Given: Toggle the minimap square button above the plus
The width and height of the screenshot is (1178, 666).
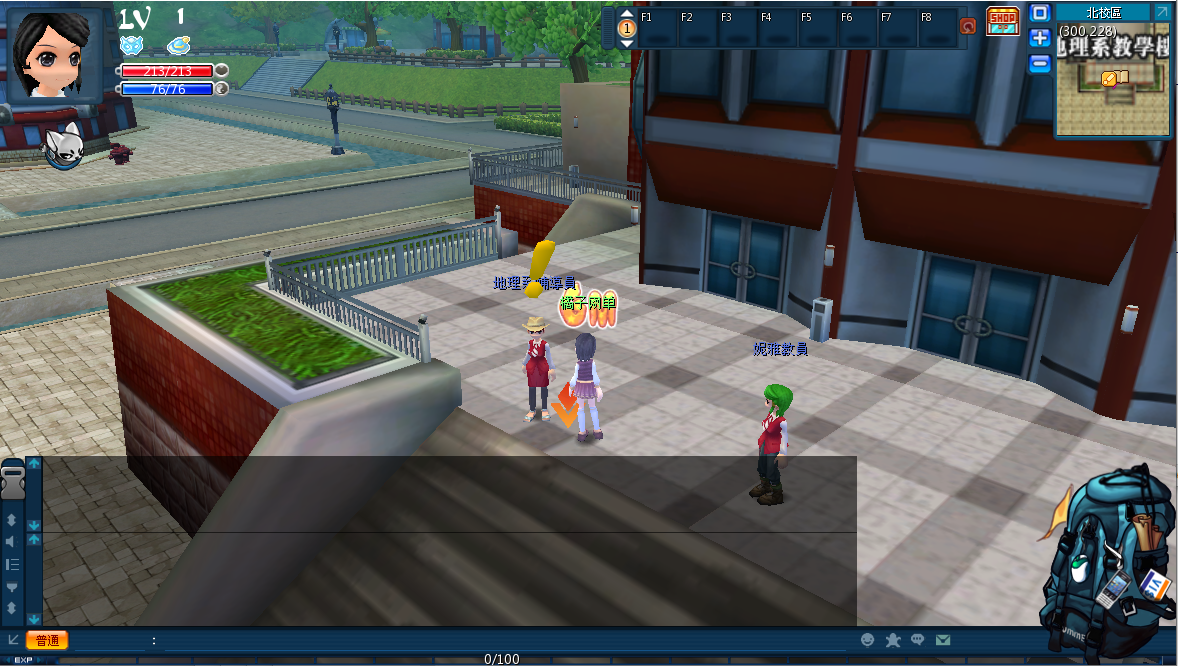Looking at the screenshot, I should point(1040,13).
